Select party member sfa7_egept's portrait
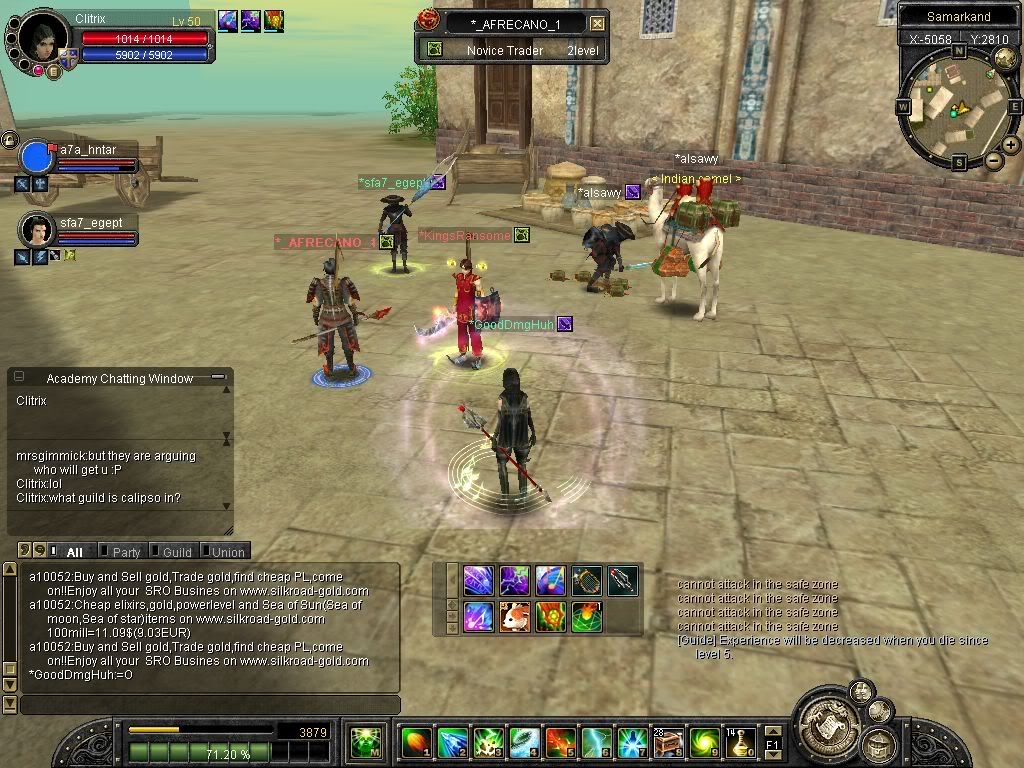The height and width of the screenshot is (768, 1024). 37,229
